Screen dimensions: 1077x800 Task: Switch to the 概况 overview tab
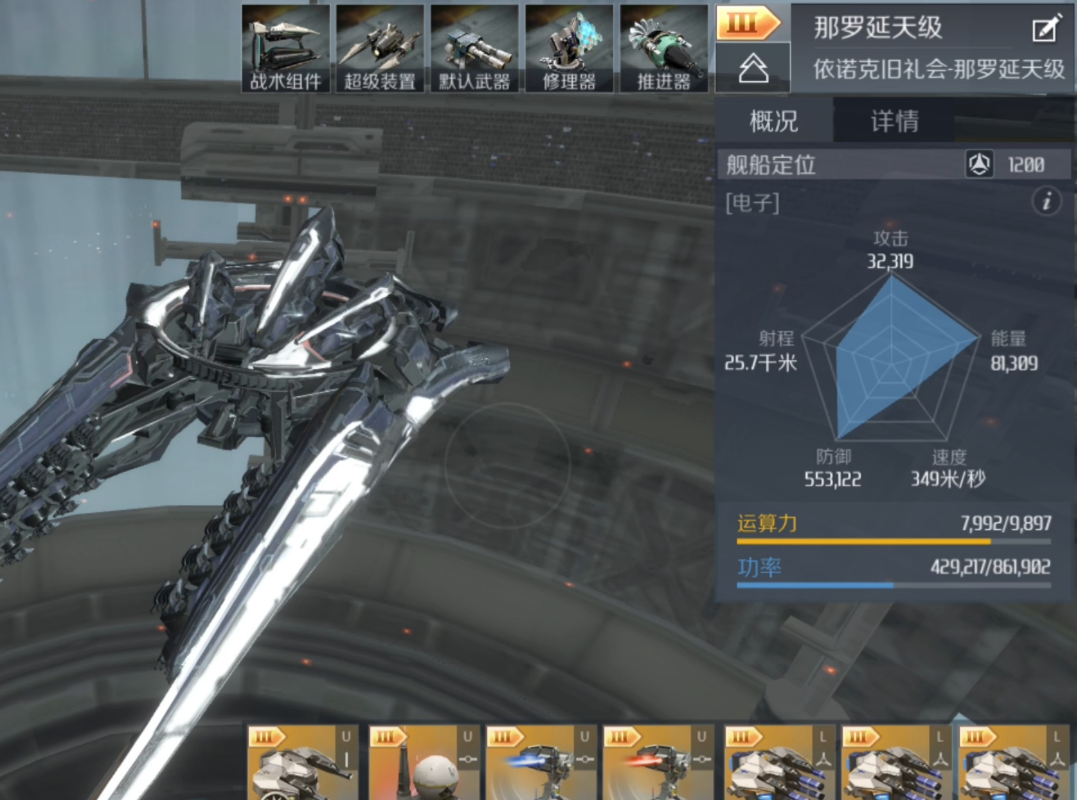coord(774,122)
